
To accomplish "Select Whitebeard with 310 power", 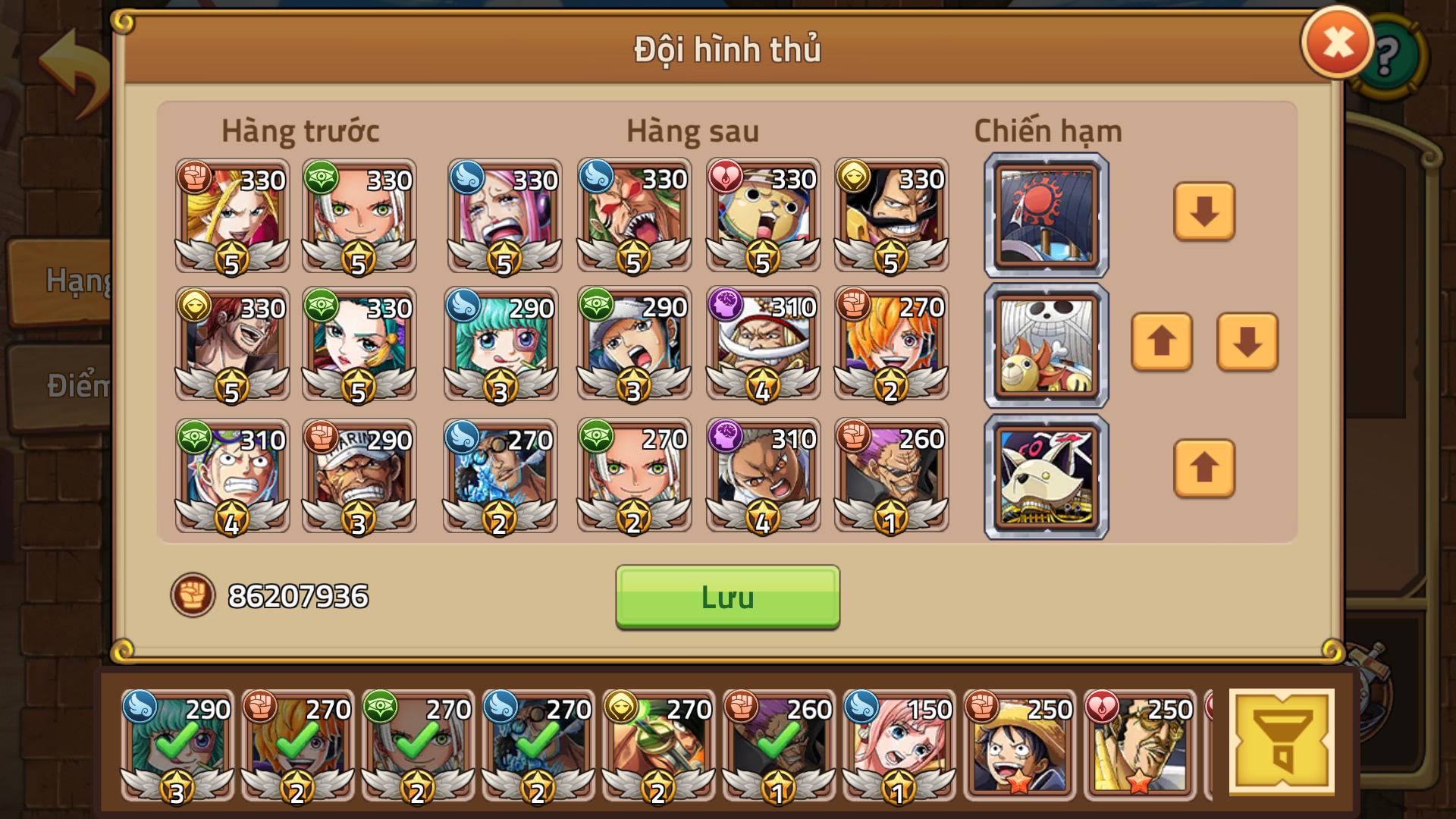I will 762,345.
